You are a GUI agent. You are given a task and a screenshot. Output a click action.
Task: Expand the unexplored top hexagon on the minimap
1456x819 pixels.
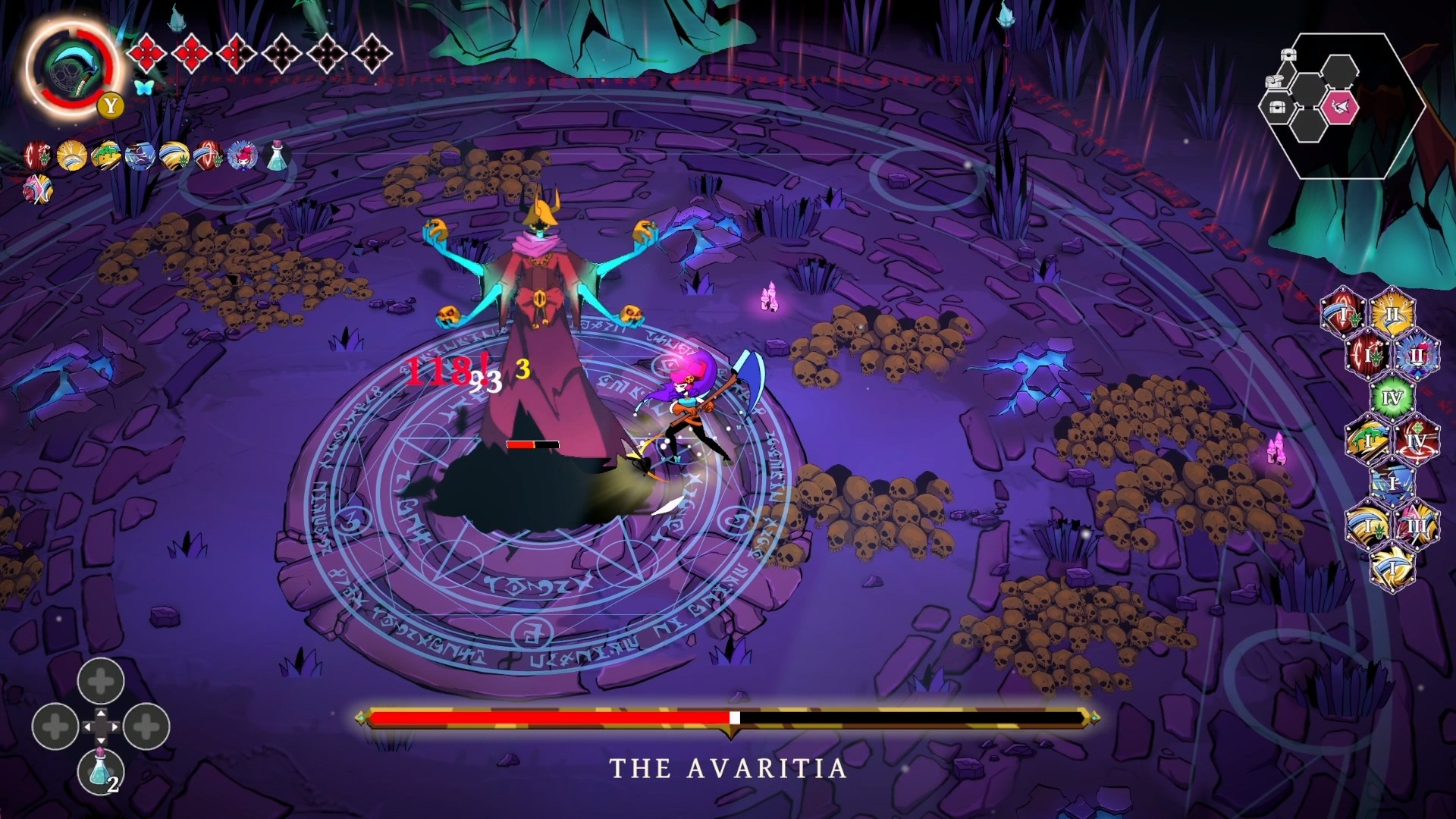(1340, 71)
